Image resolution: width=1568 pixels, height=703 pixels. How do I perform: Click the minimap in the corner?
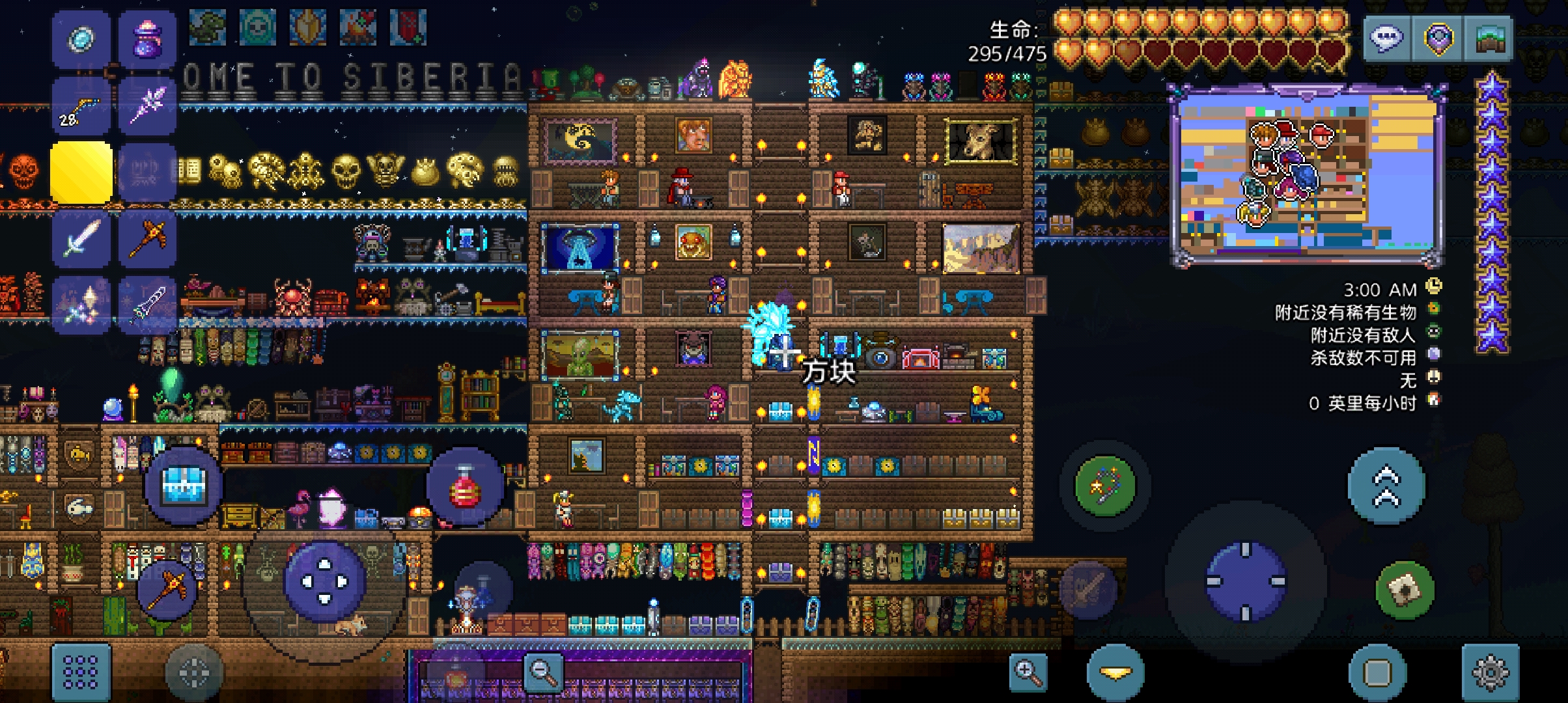pyautogui.click(x=1306, y=174)
